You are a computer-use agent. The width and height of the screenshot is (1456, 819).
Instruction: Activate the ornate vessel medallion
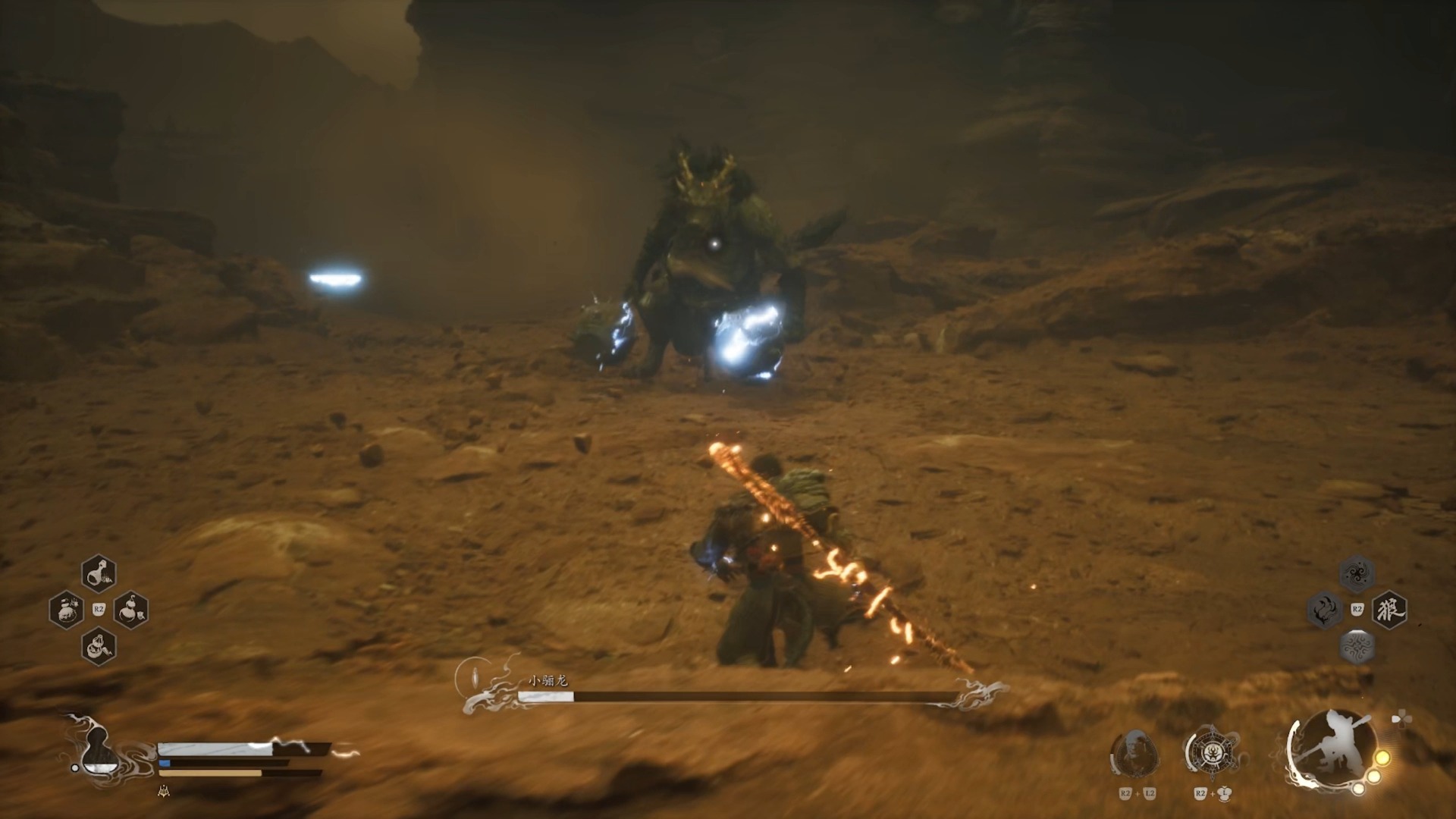click(1210, 755)
